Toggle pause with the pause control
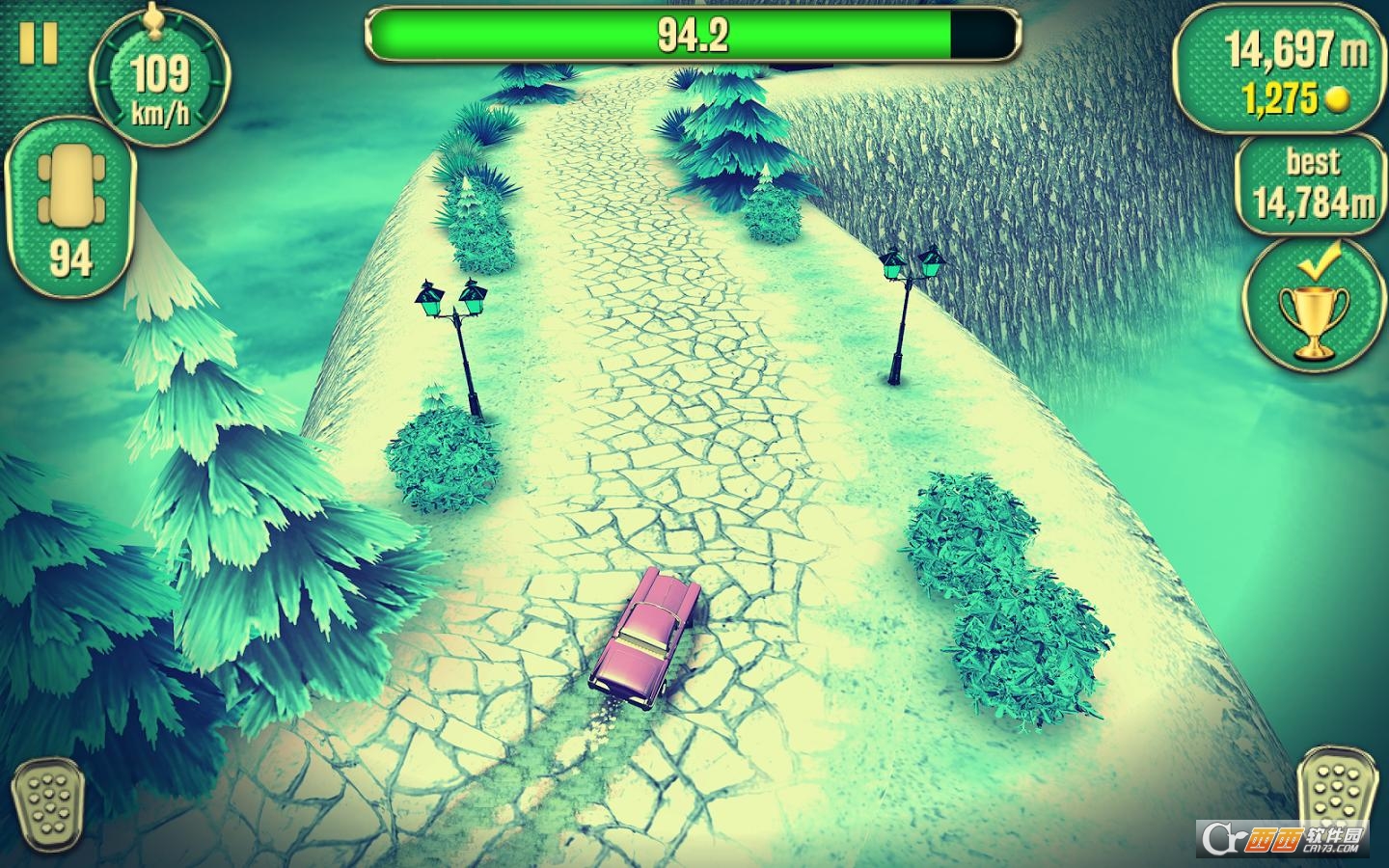Viewport: 1389px width, 868px height. click(x=39, y=41)
